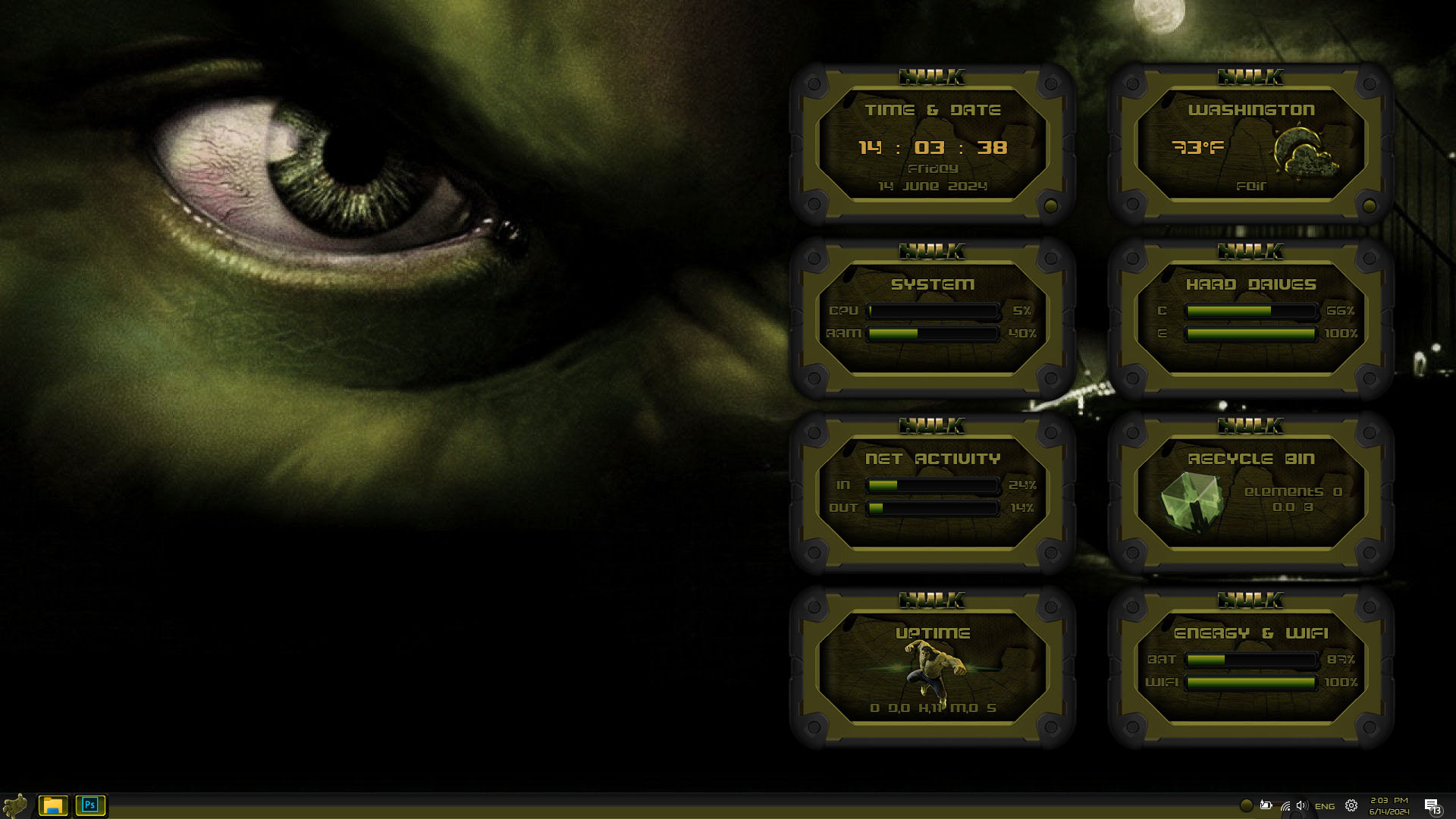1456x819 pixels.
Task: Check the battery charging tray icon
Action: 1266,805
